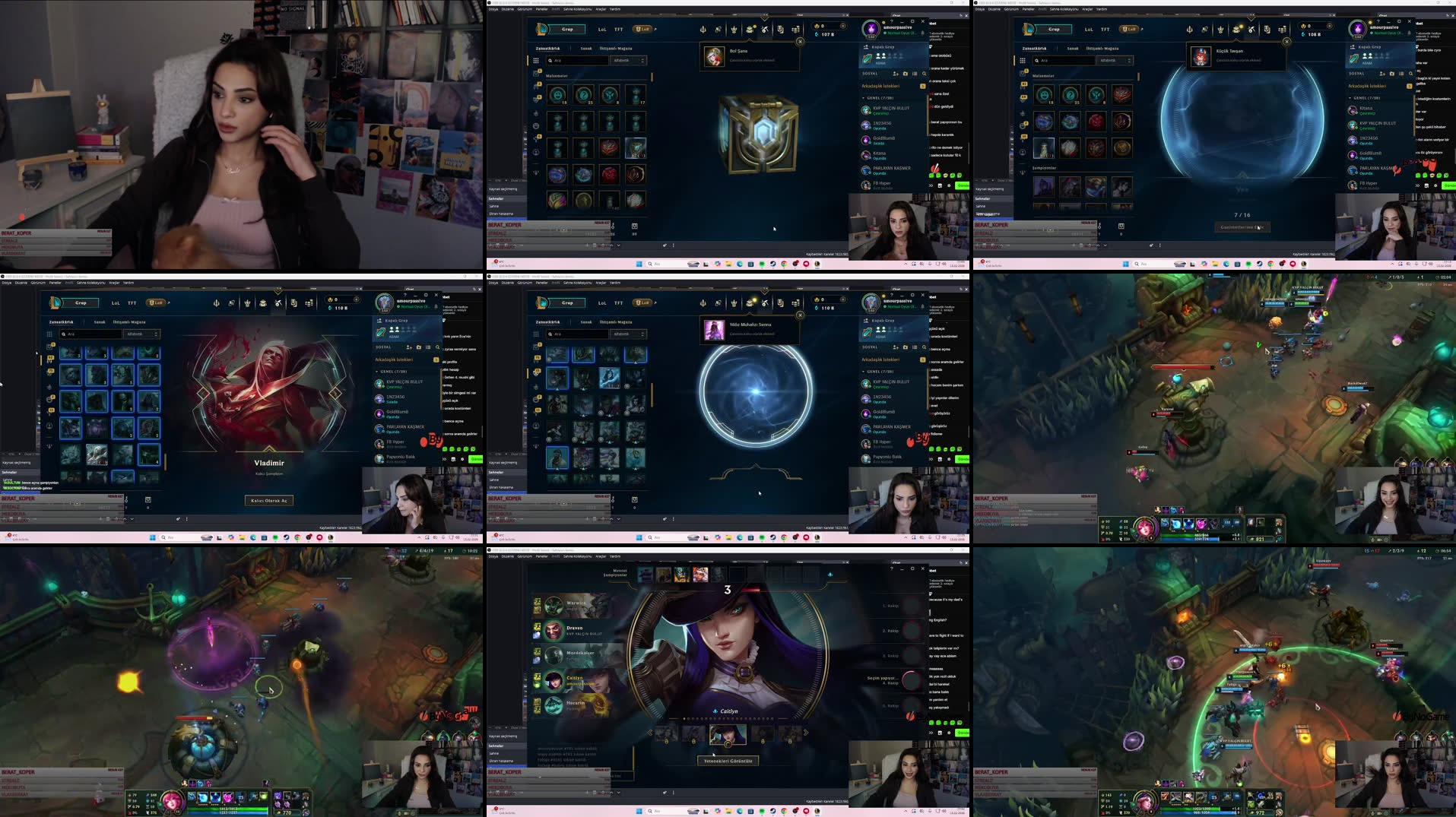The width and height of the screenshot is (1456, 817).
Task: Select the Caitlyn skin thumbnail in the carousel
Action: (x=728, y=733)
